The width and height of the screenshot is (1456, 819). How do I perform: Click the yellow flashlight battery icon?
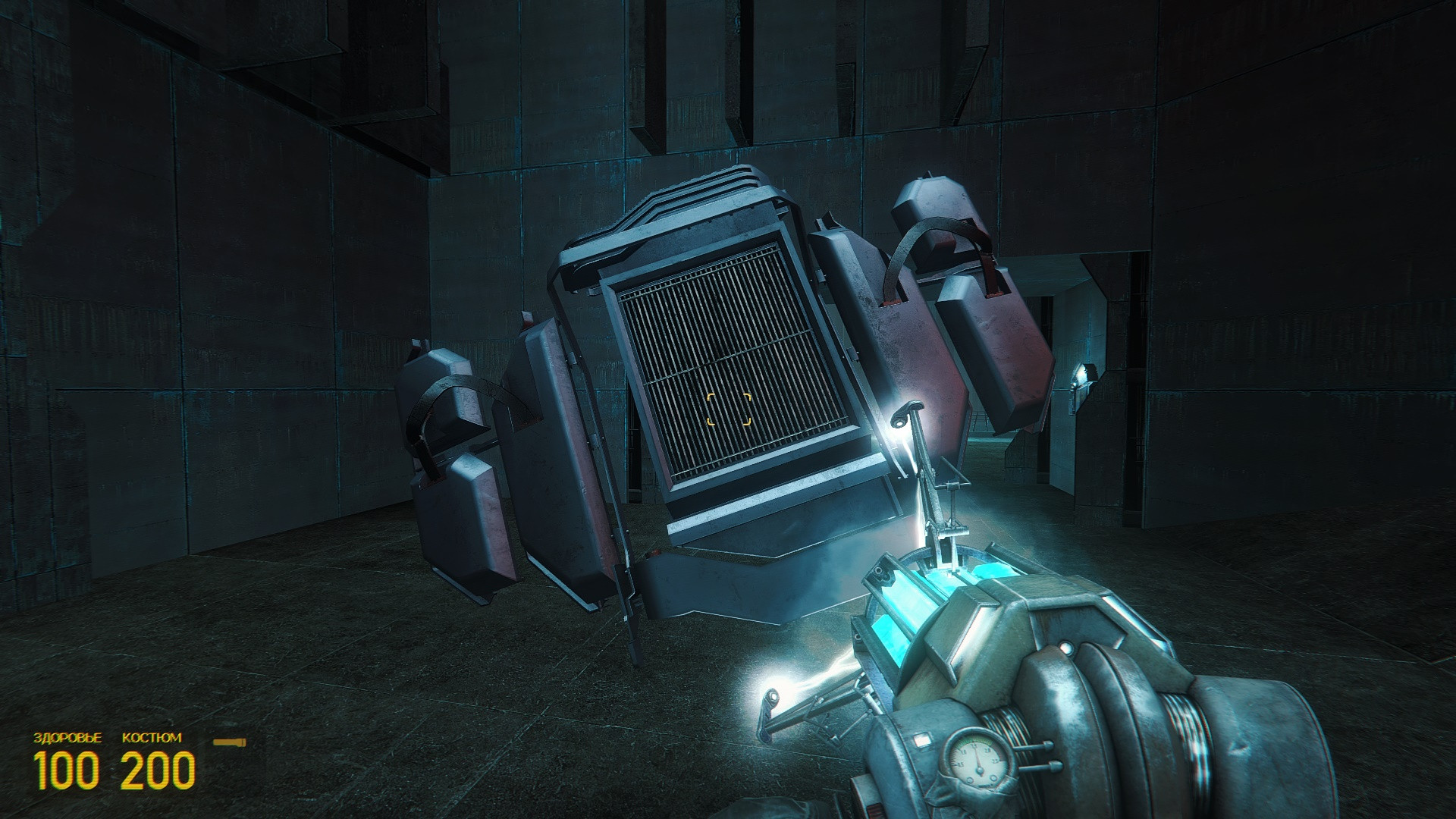pyautogui.click(x=230, y=742)
